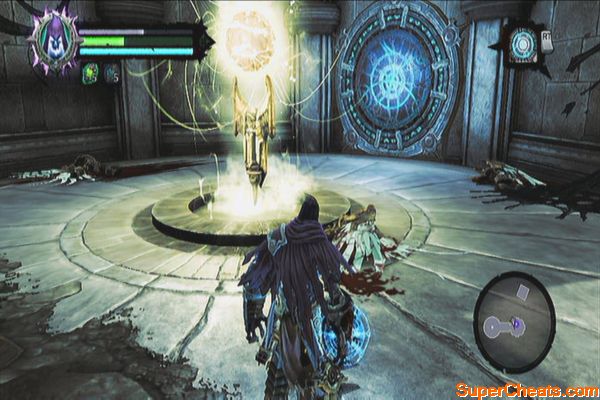
Task: Click the purple player marker on minimap
Action: point(517,323)
